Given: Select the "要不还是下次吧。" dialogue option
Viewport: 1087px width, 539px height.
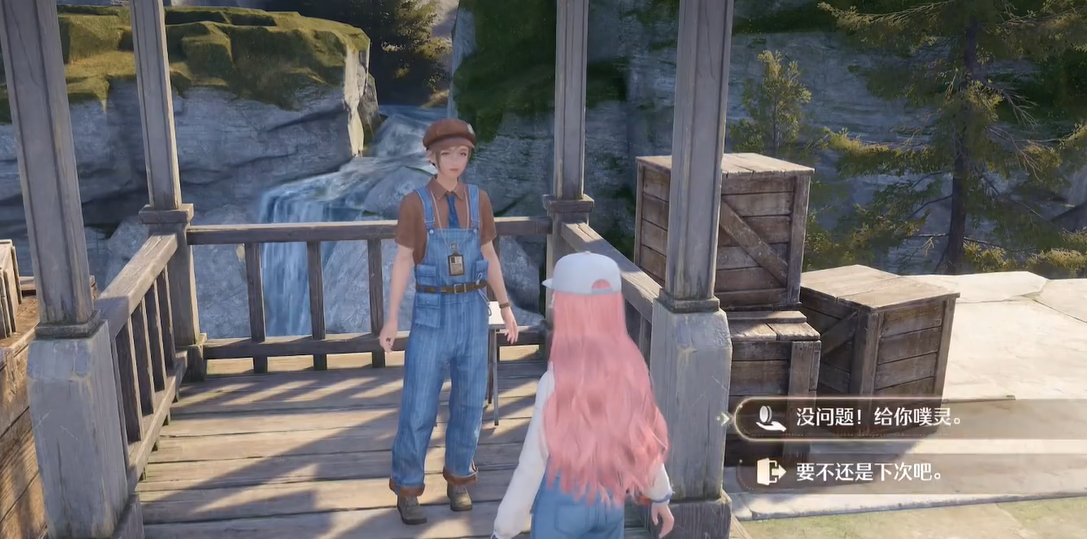Looking at the screenshot, I should pyautogui.click(x=868, y=472).
